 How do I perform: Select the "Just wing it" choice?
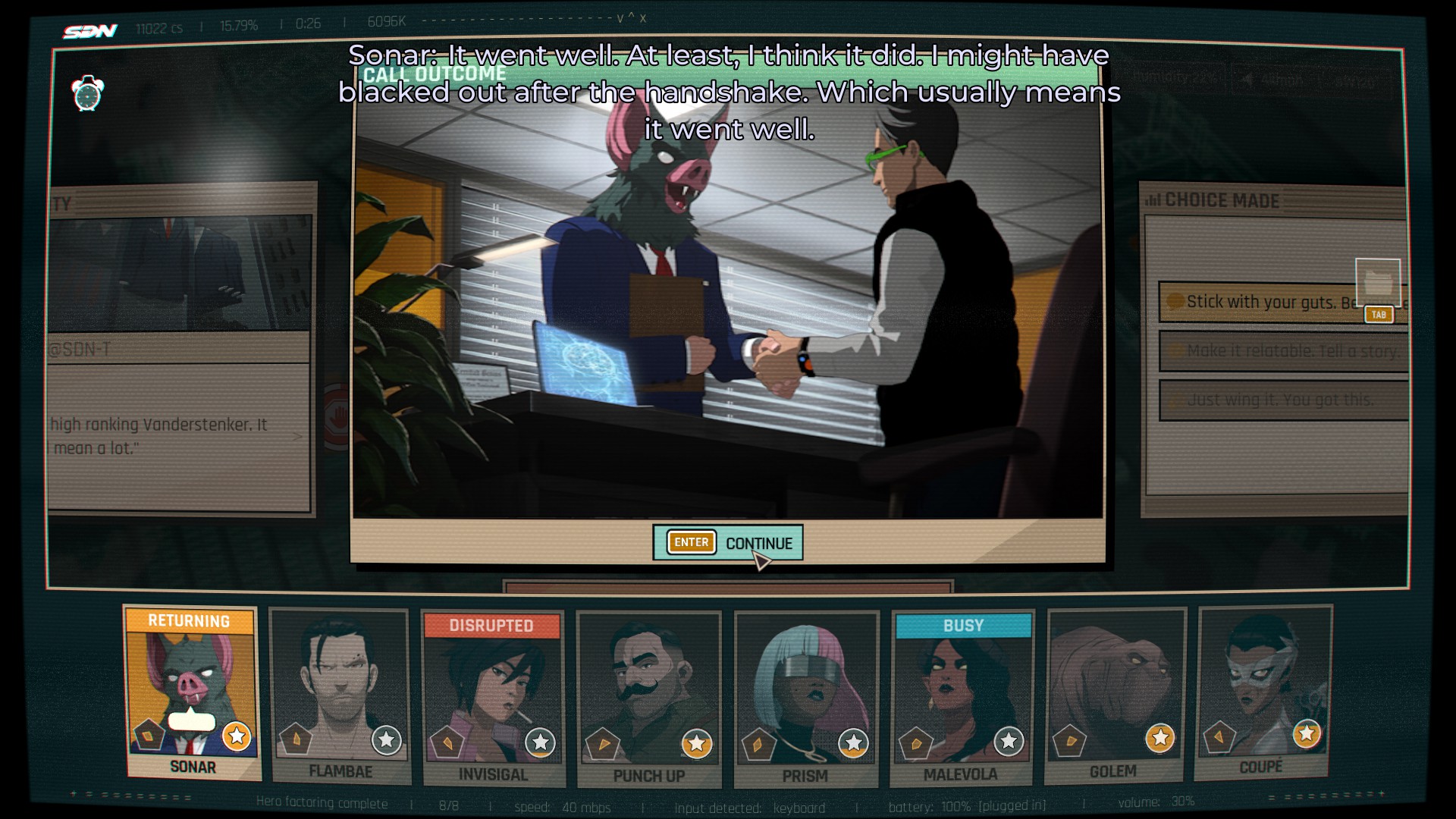[1283, 400]
